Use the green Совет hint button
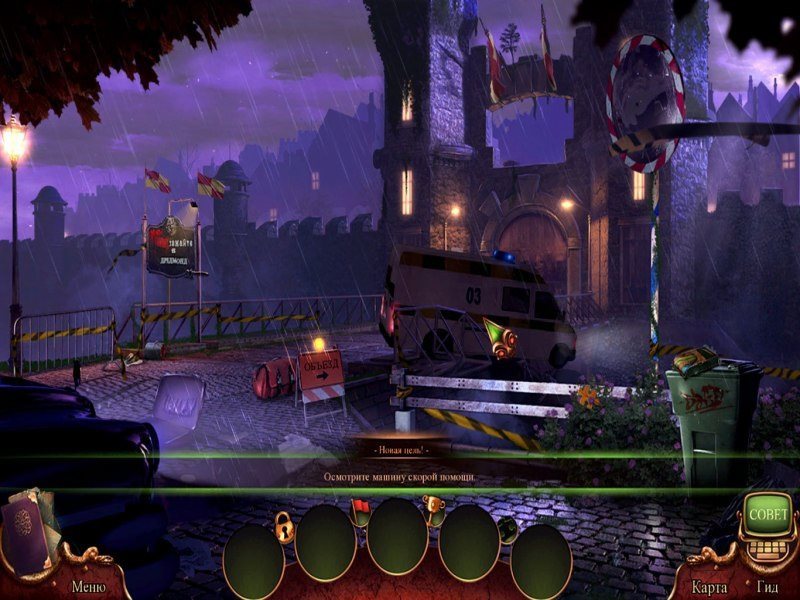The width and height of the screenshot is (800, 600). [x=768, y=514]
